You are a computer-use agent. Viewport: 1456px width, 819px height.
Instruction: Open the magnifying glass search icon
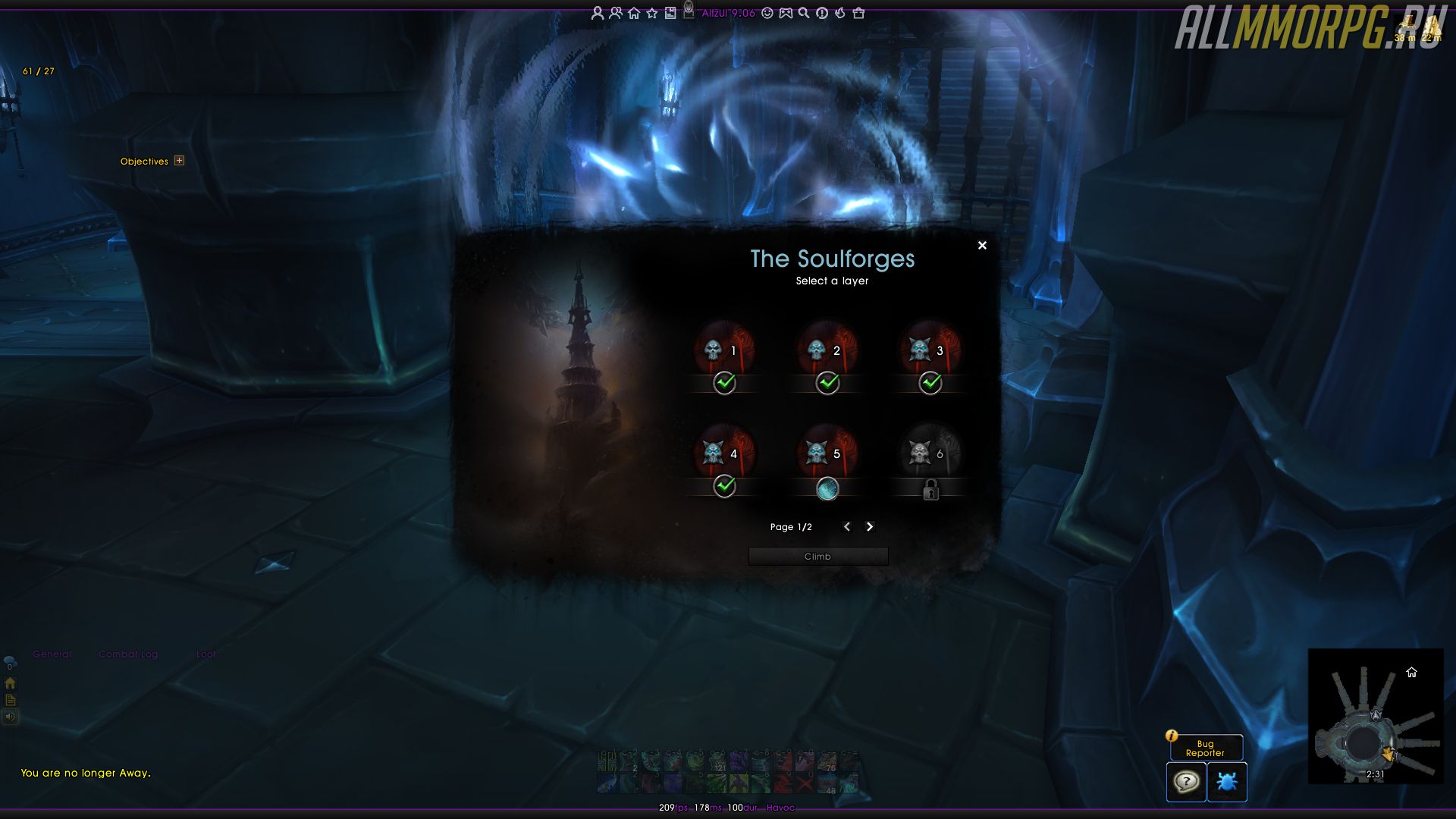pos(804,13)
